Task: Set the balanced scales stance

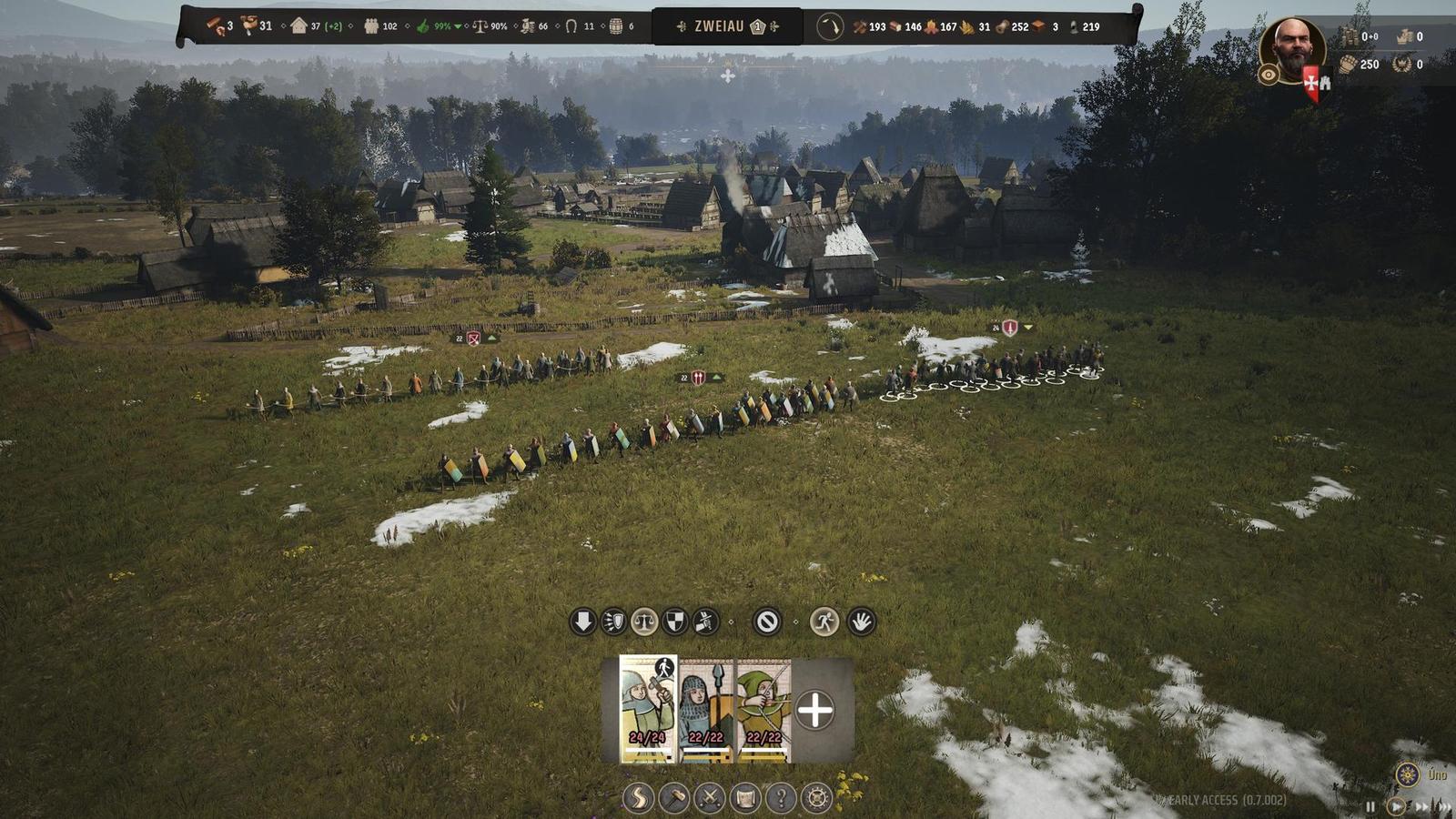Action: pos(644,622)
